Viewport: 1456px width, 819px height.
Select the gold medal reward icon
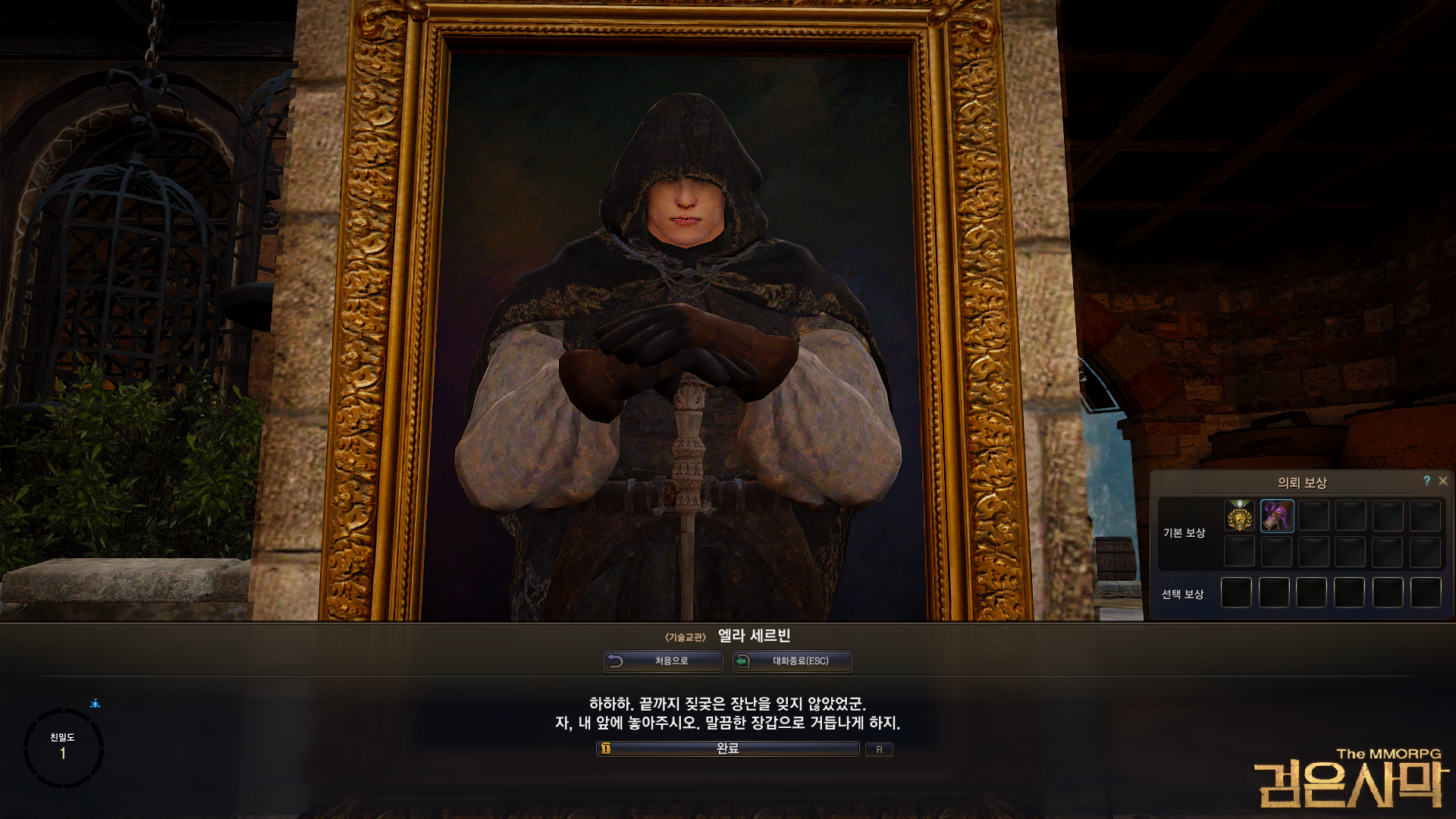(x=1240, y=515)
